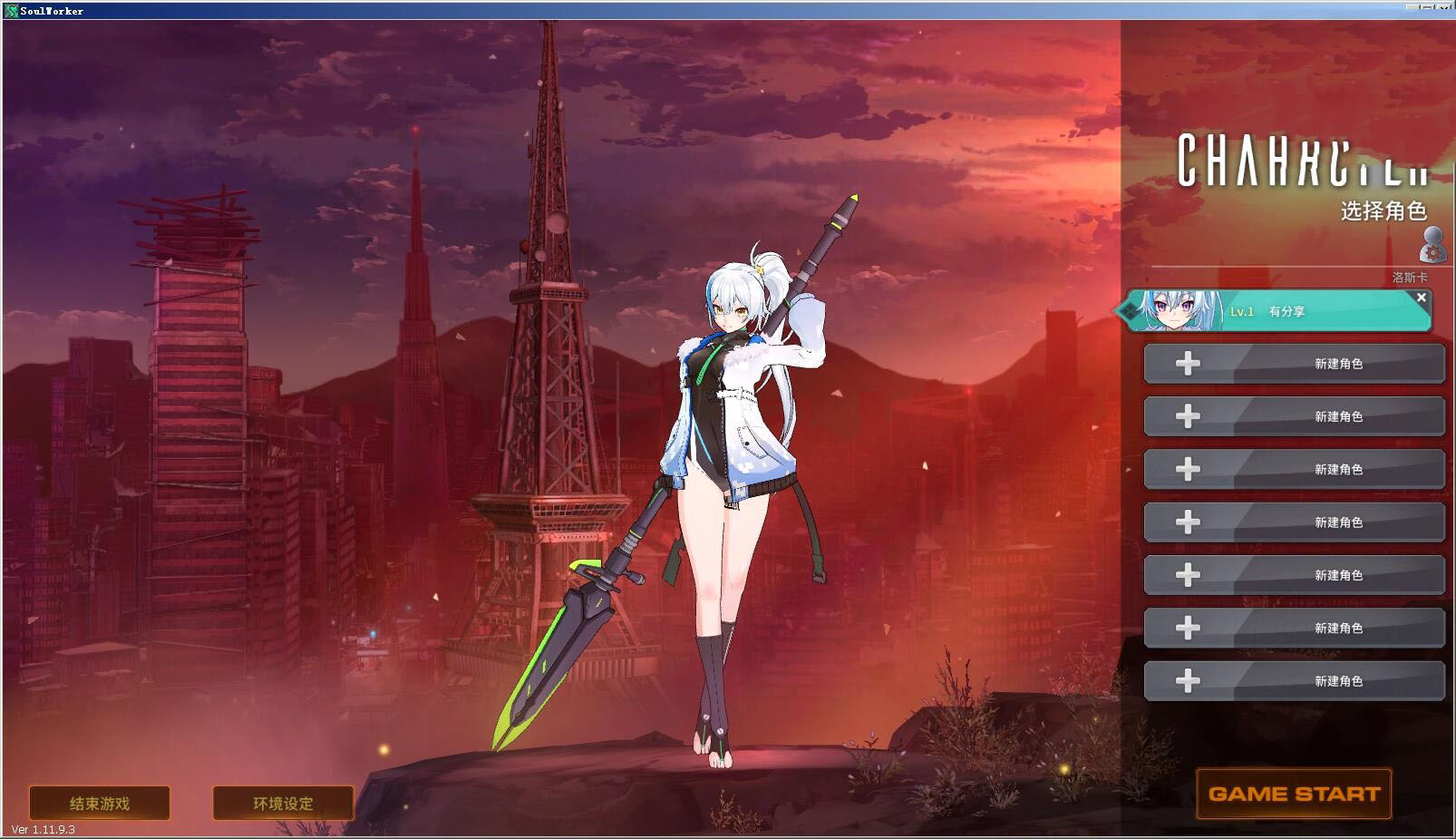
Task: Open 环境设定 environment settings
Action: pos(281,803)
